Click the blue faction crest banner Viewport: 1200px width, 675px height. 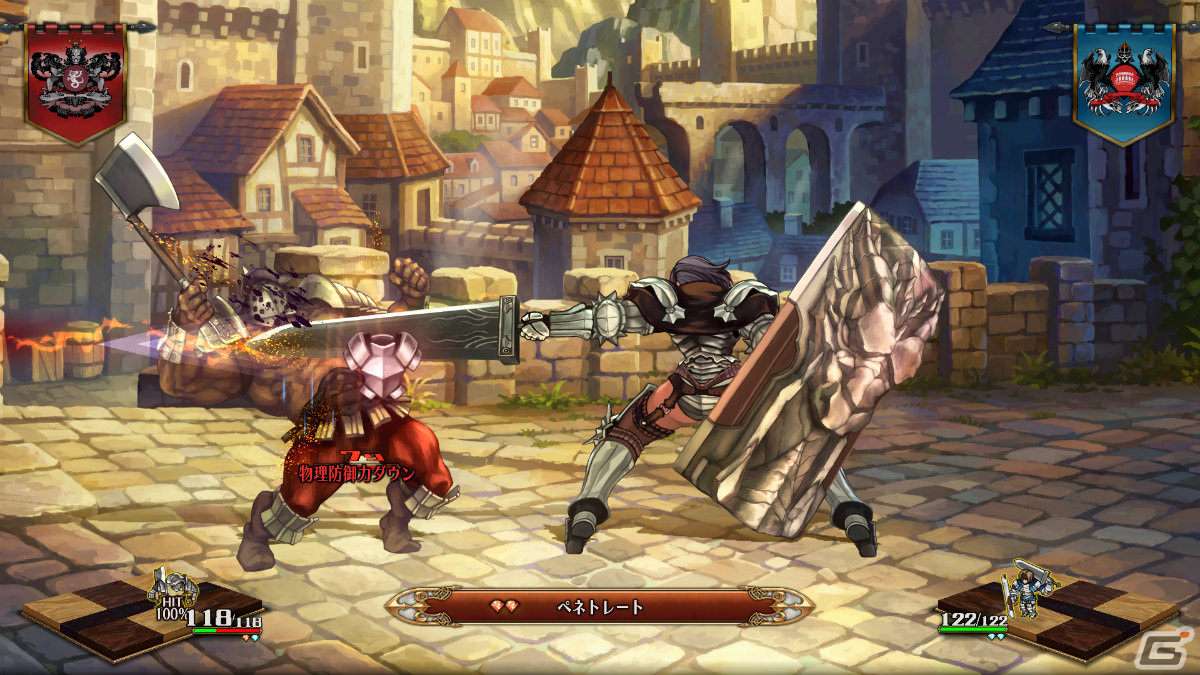(1123, 82)
